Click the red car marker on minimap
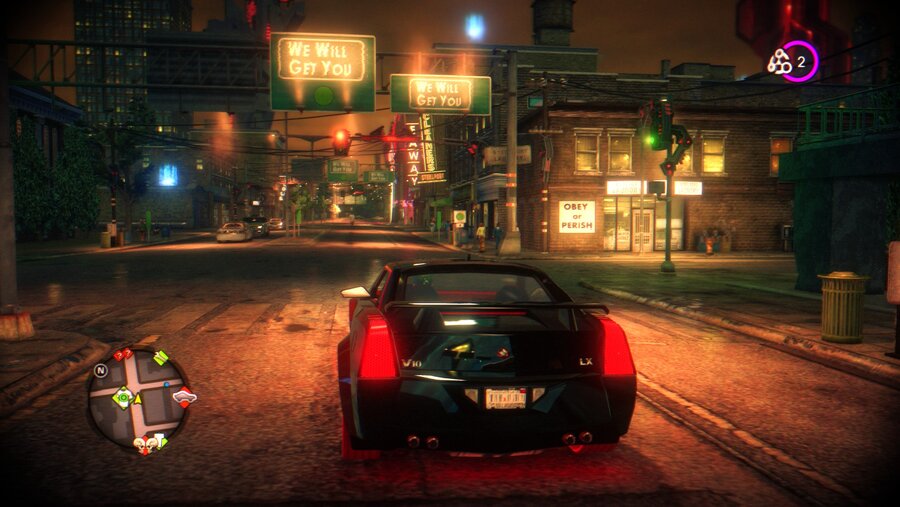This screenshot has height=507, width=900. tap(184, 396)
